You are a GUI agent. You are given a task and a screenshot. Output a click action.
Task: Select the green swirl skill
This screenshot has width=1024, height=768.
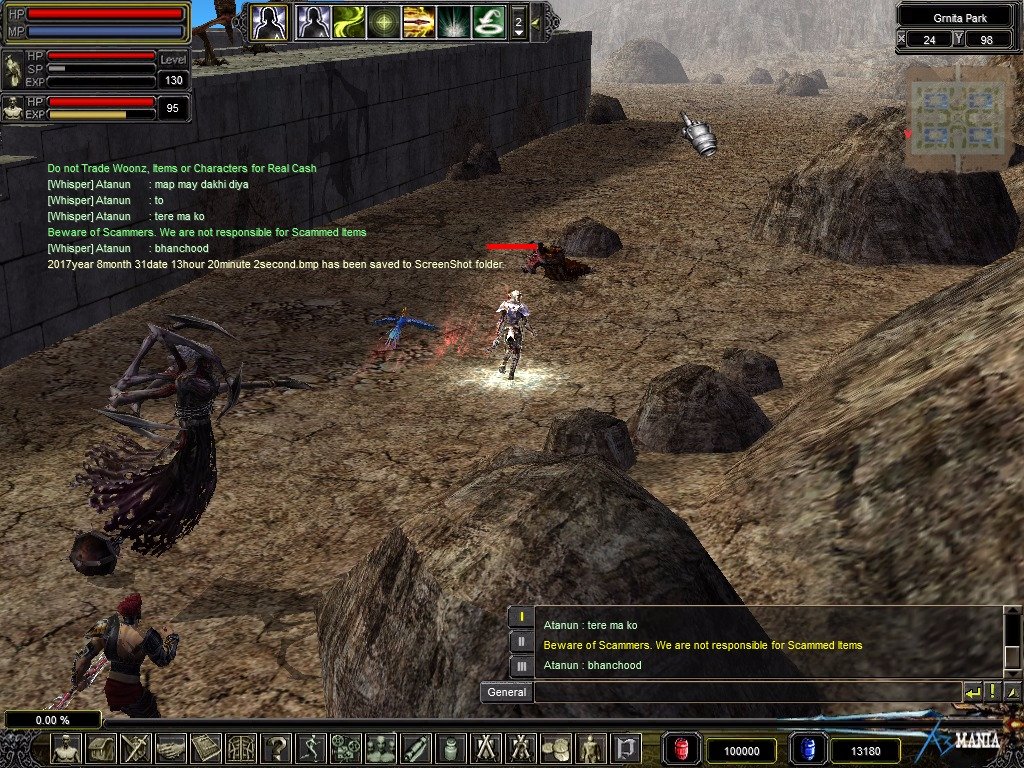[349, 21]
